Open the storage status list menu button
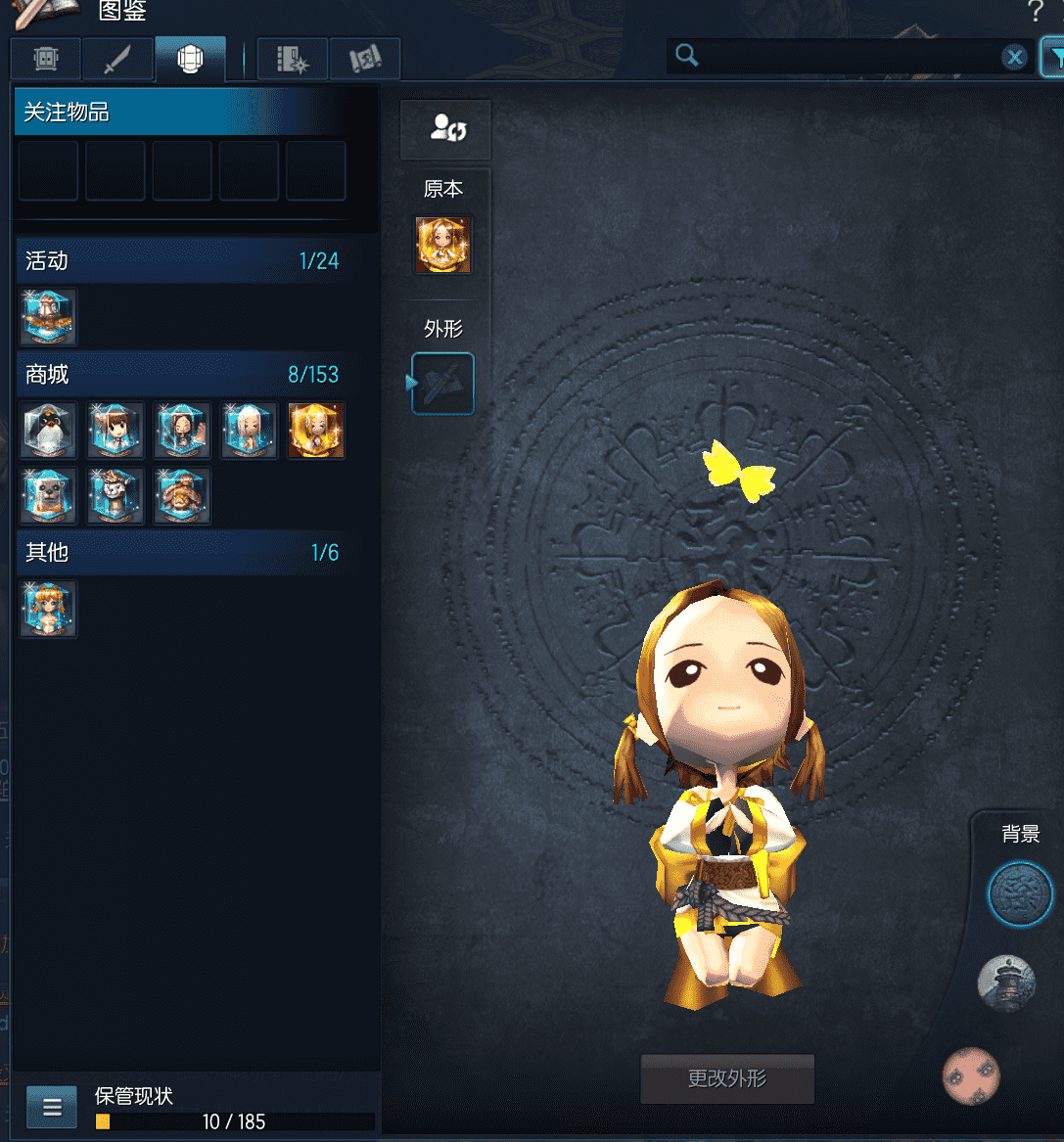This screenshot has height=1142, width=1064. pos(52,1108)
